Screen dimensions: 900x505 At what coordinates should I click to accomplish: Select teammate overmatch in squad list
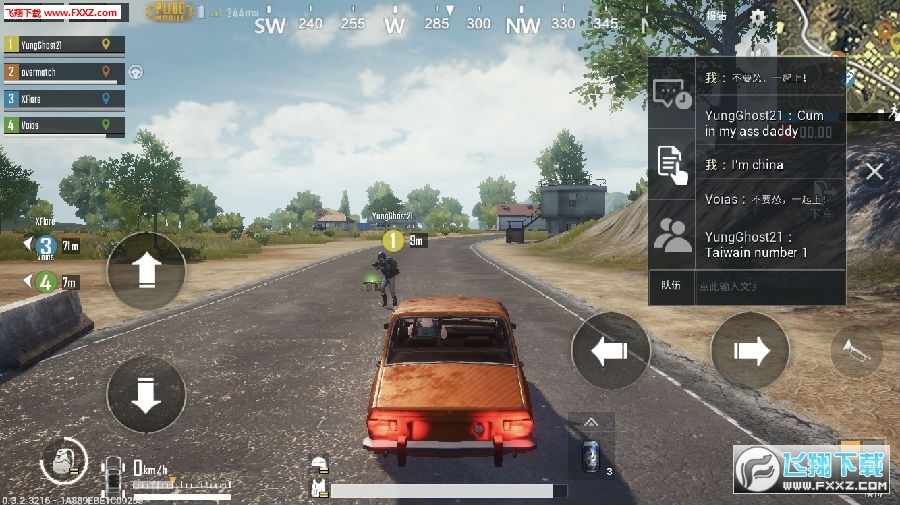(x=63, y=72)
